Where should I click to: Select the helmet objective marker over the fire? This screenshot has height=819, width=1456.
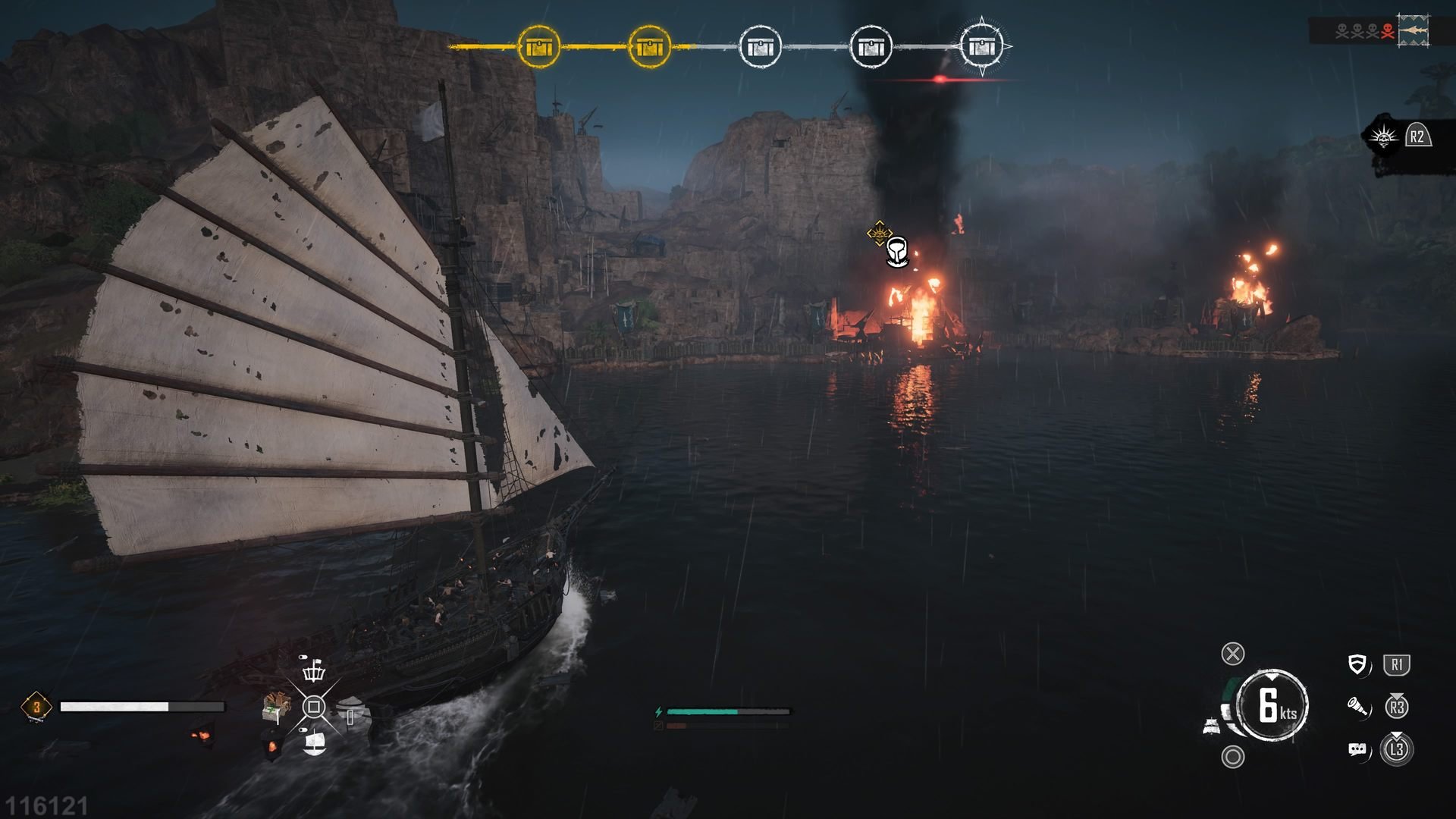coord(897,253)
